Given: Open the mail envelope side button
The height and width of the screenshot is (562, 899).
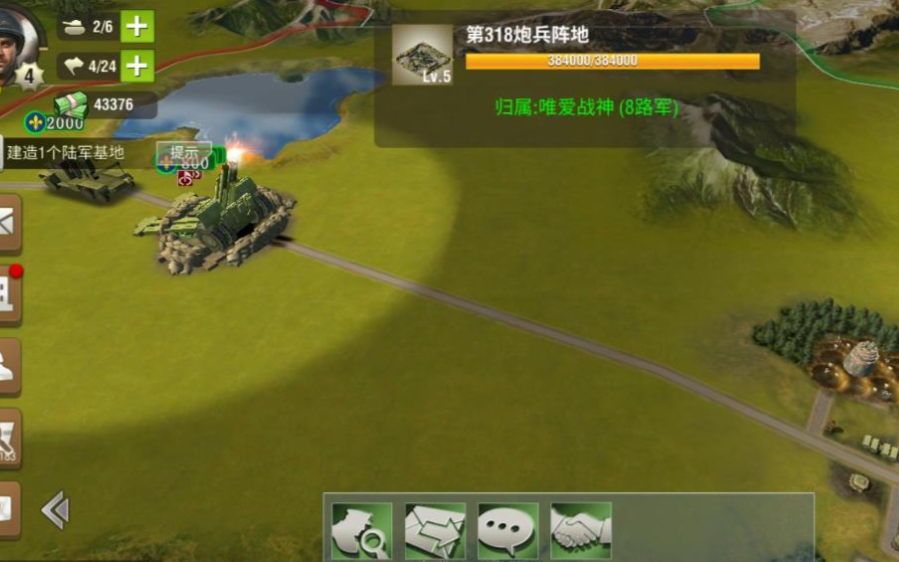Looking at the screenshot, I should 8,223.
